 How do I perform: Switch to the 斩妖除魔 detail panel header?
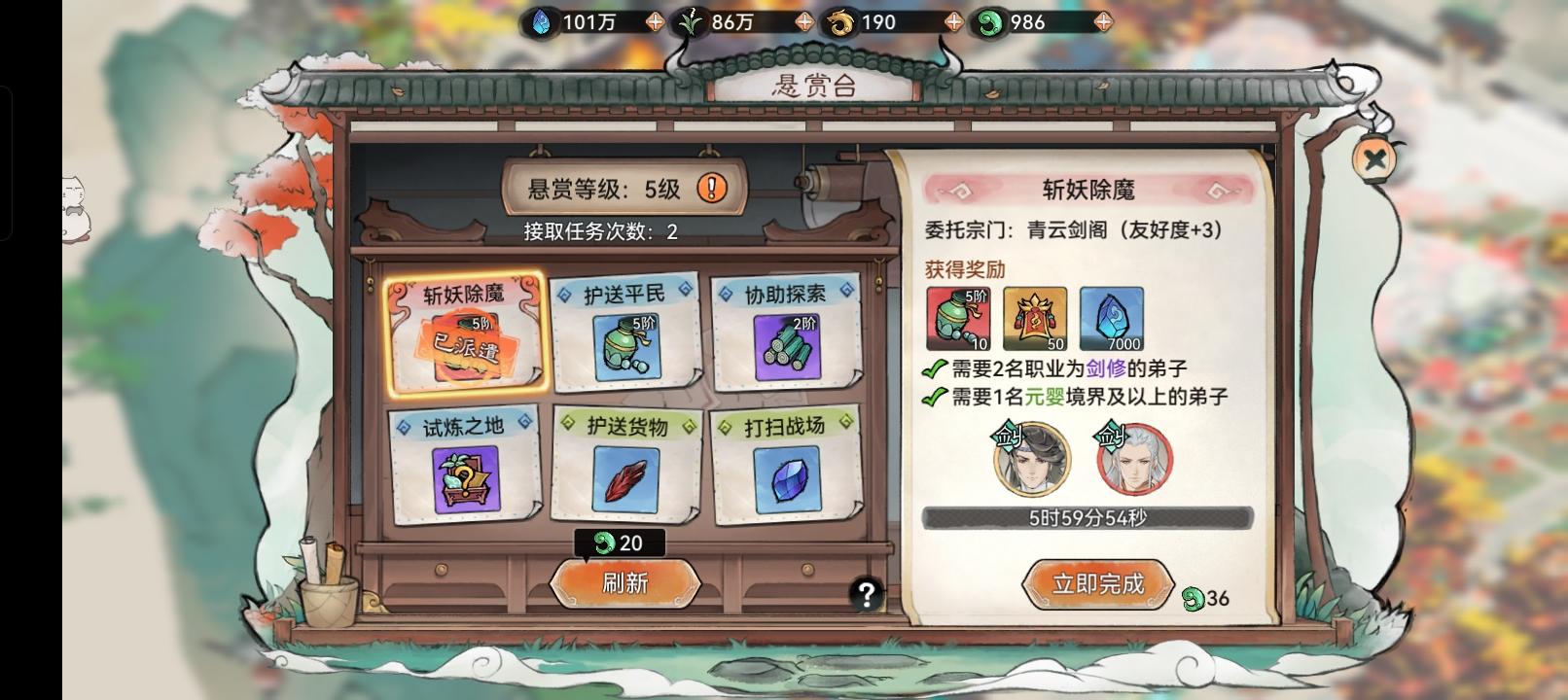pos(1078,186)
